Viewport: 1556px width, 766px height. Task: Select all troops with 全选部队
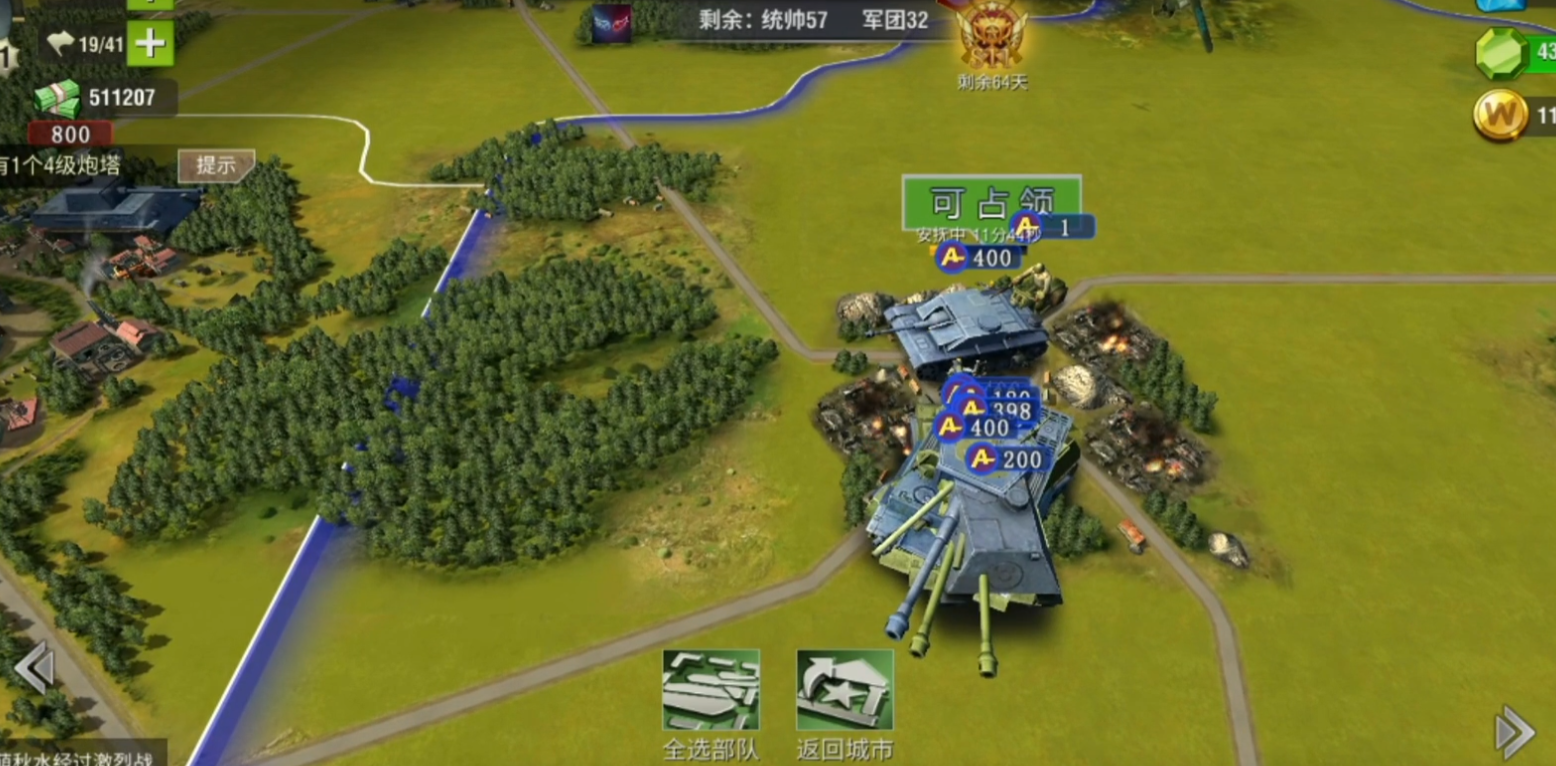pyautogui.click(x=711, y=691)
